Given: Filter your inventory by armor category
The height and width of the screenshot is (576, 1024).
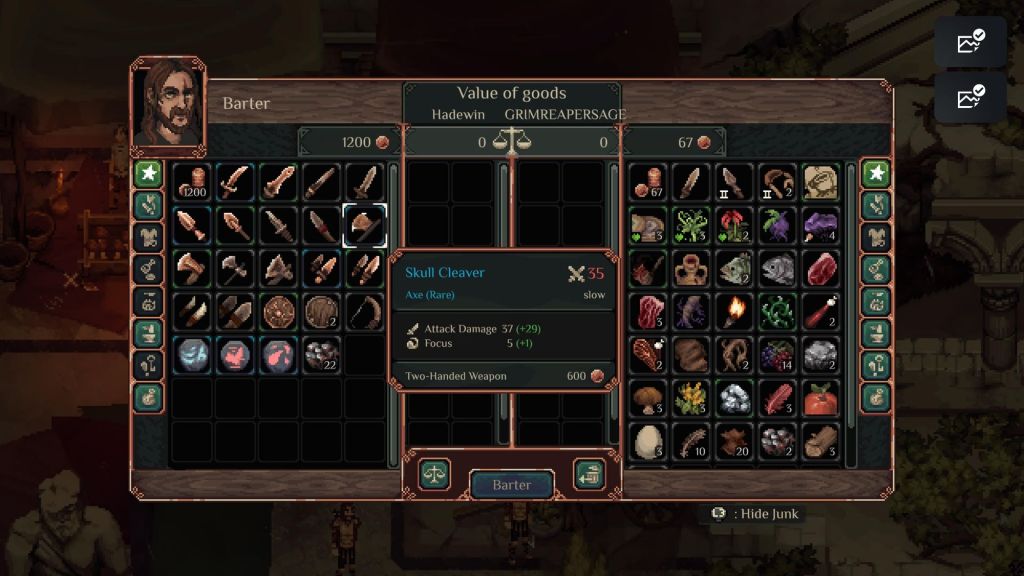Looking at the screenshot, I should tap(877, 237).
